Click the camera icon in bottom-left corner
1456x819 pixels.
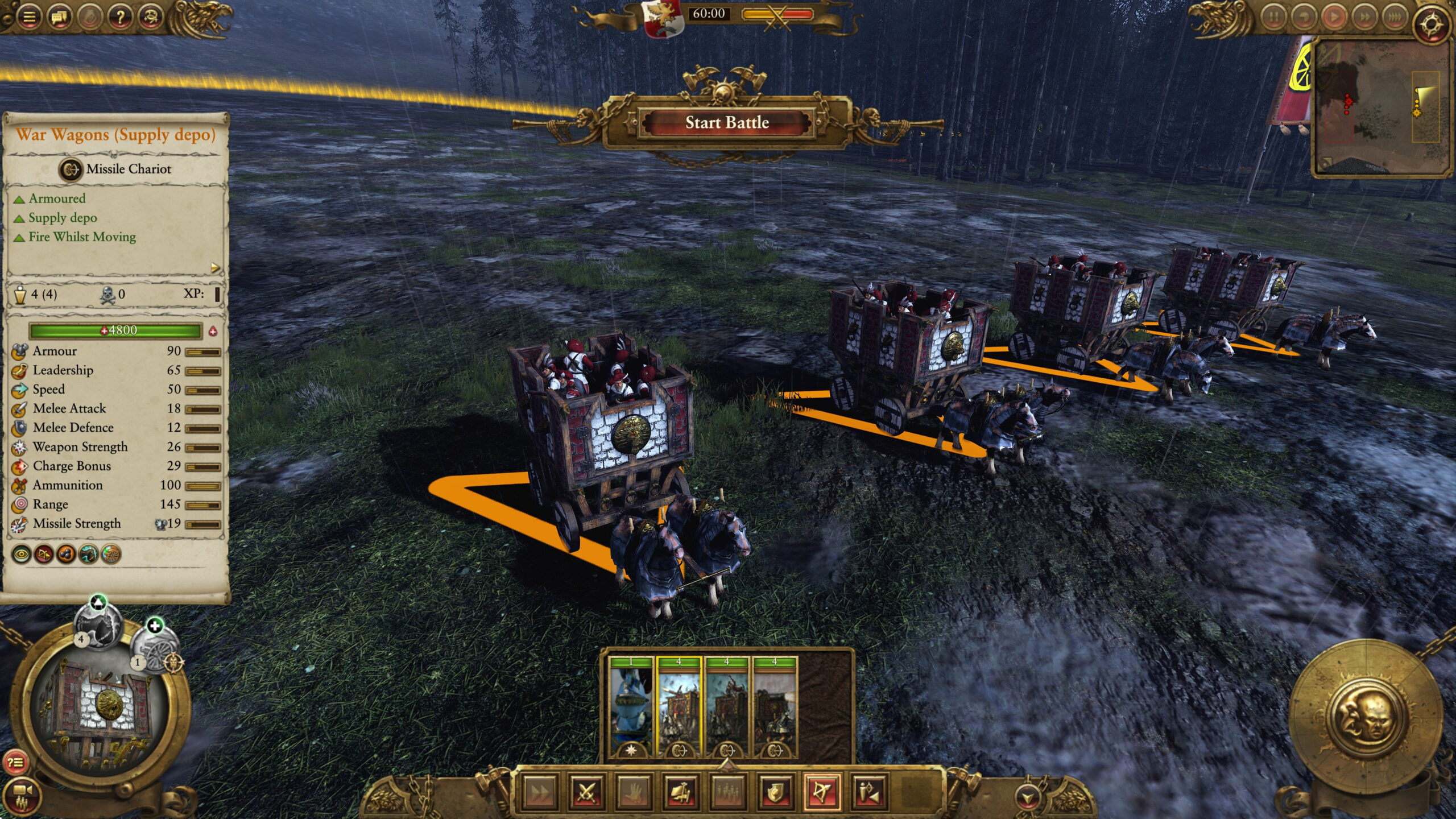tap(22, 792)
